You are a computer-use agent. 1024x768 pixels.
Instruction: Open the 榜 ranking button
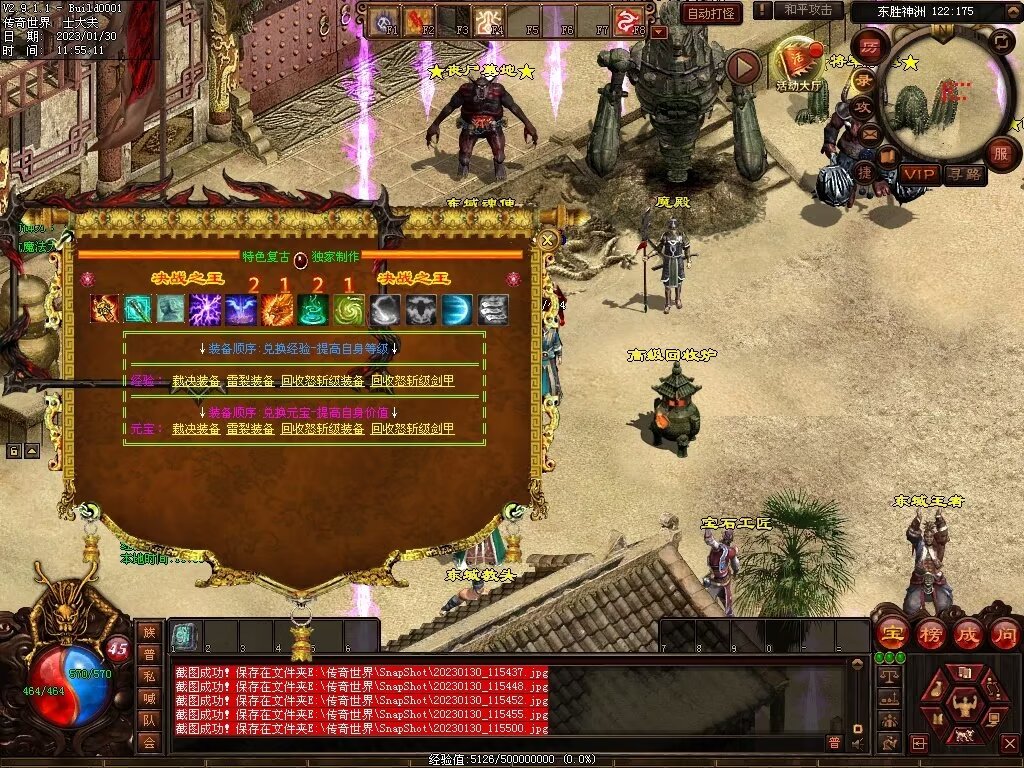930,633
